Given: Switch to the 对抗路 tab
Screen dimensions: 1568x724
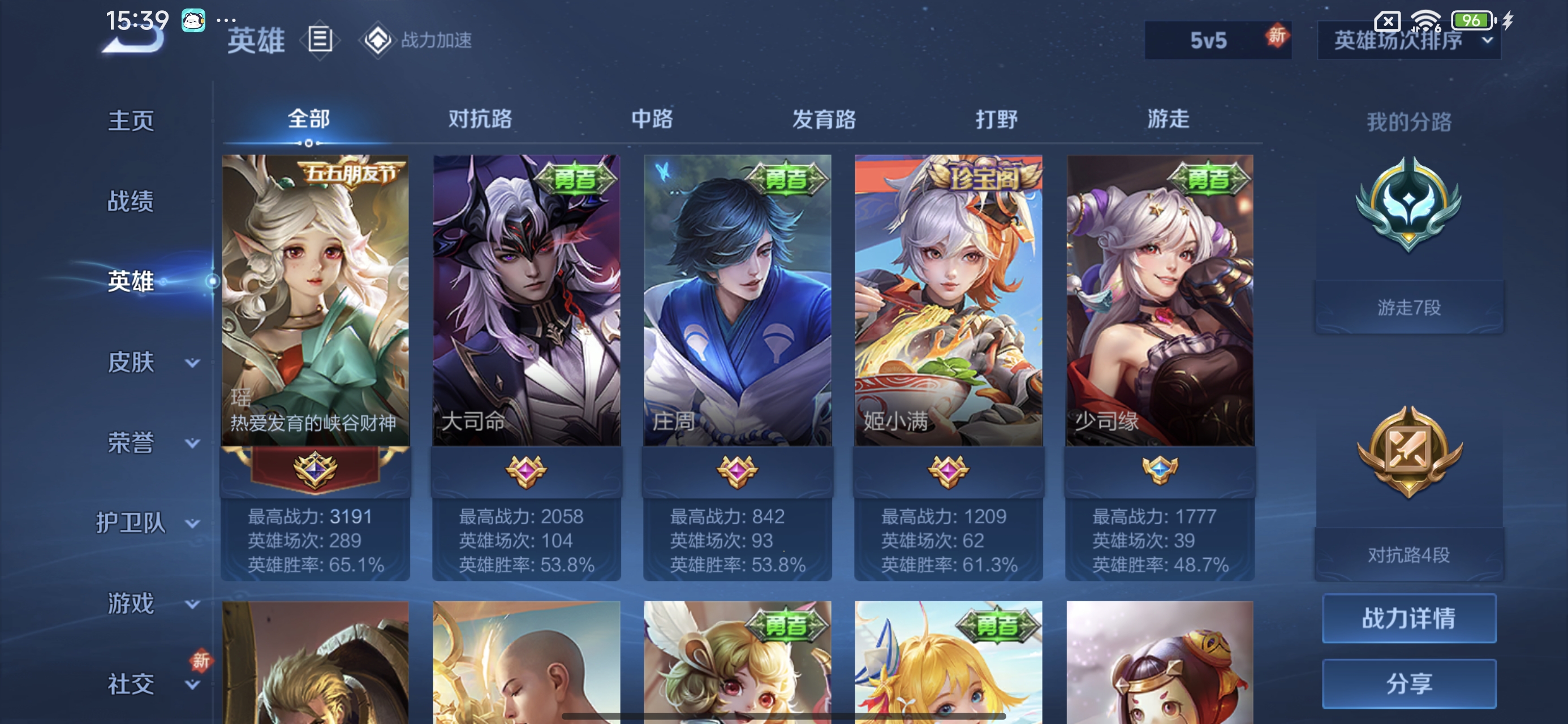Looking at the screenshot, I should 480,119.
